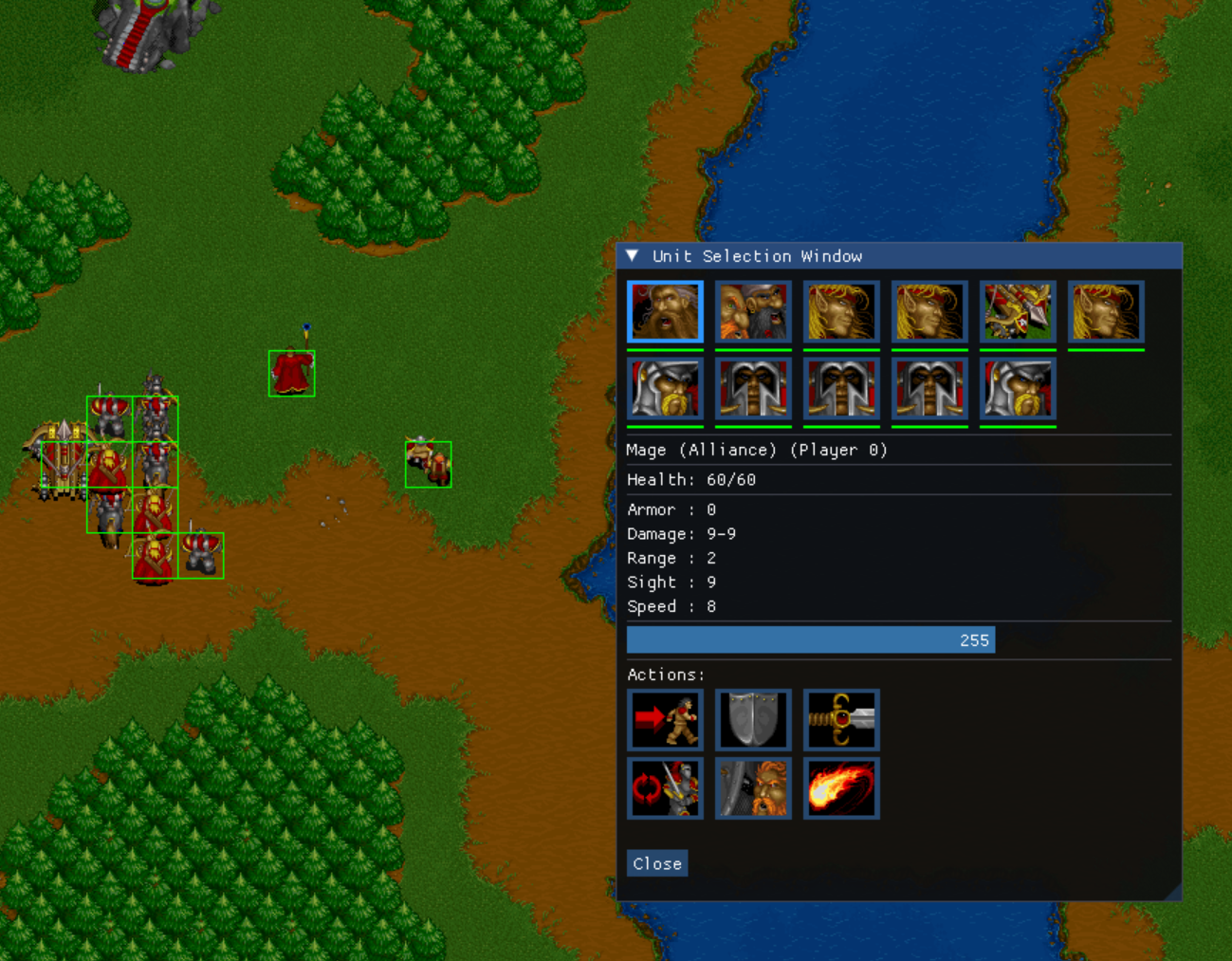This screenshot has height=961, width=1232.
Task: Choose the two dwarves portrait
Action: pos(753,311)
